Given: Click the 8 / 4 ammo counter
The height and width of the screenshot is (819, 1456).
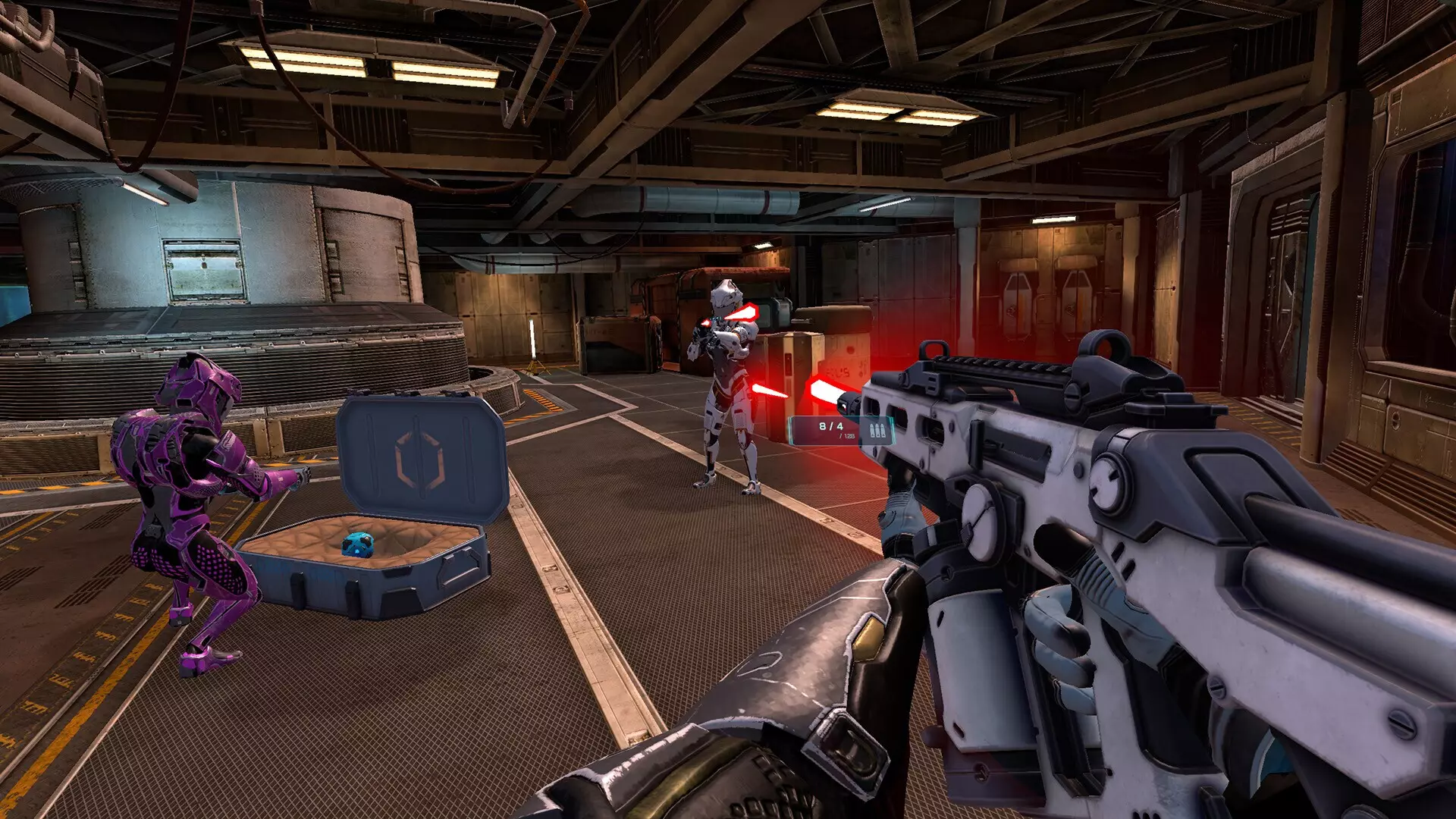Looking at the screenshot, I should (x=830, y=425).
